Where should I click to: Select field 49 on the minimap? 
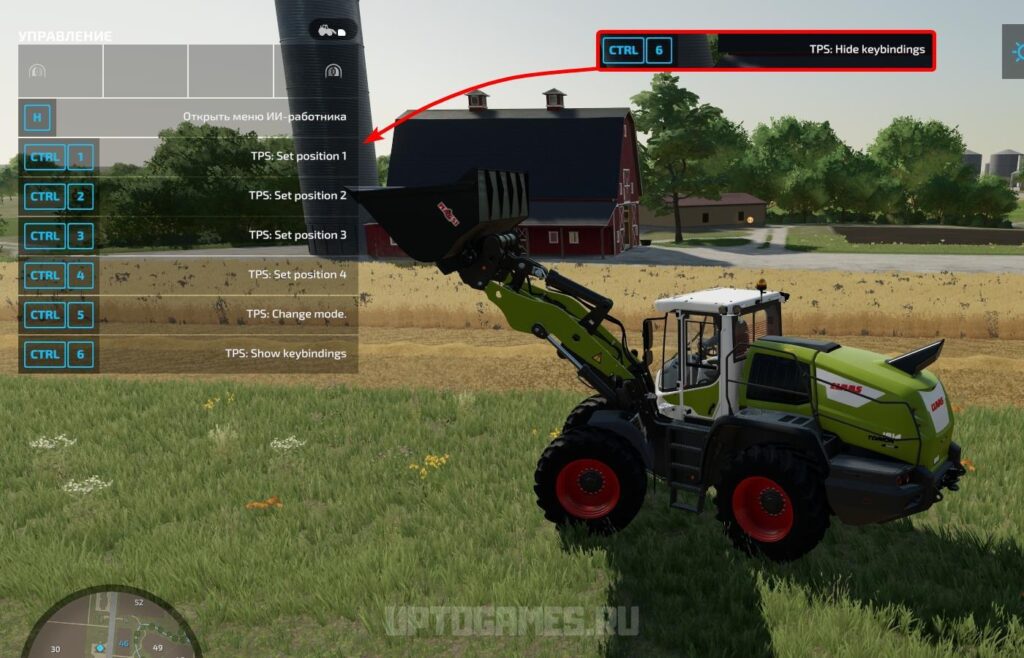pos(158,648)
